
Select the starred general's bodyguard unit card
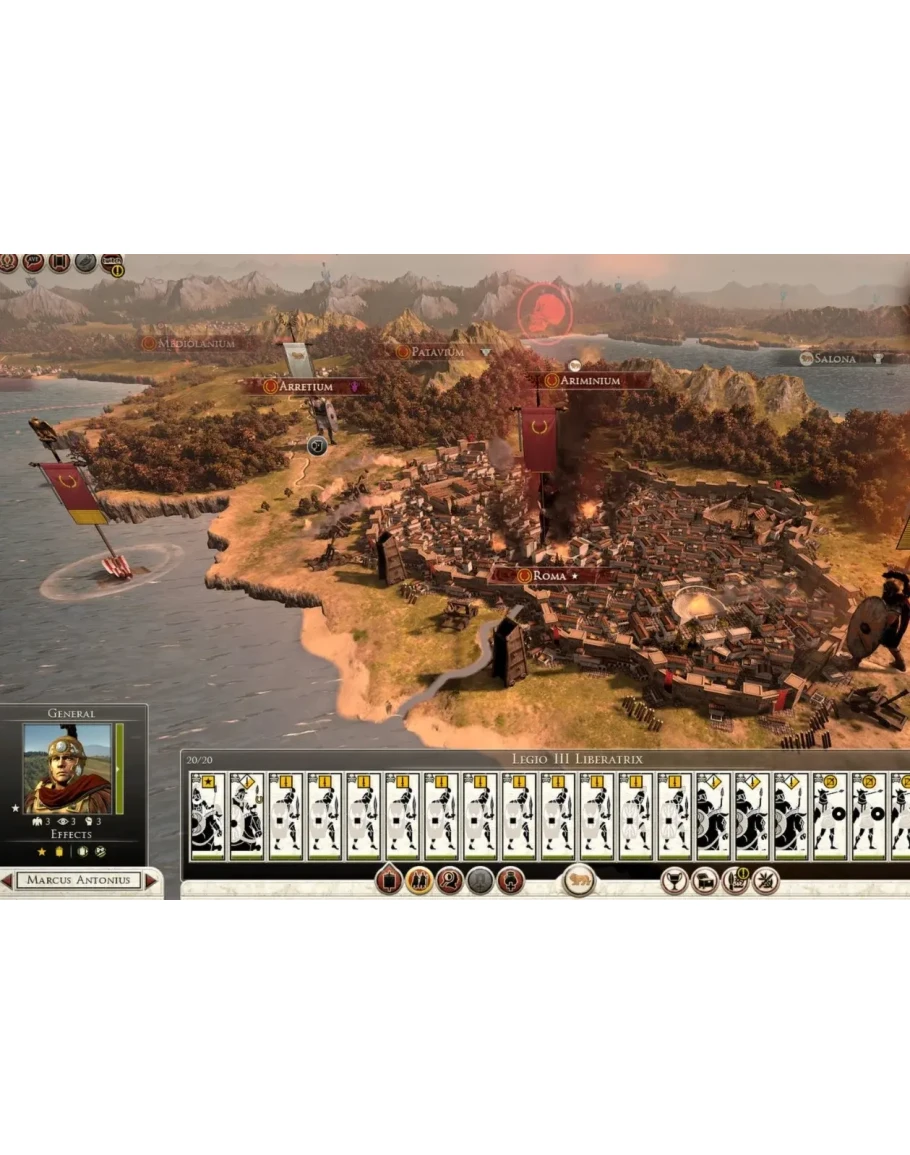(x=208, y=817)
